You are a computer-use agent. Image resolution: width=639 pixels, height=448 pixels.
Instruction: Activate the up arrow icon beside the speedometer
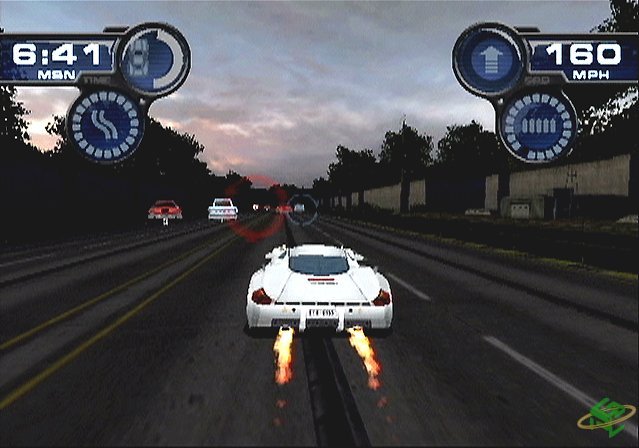489,58
